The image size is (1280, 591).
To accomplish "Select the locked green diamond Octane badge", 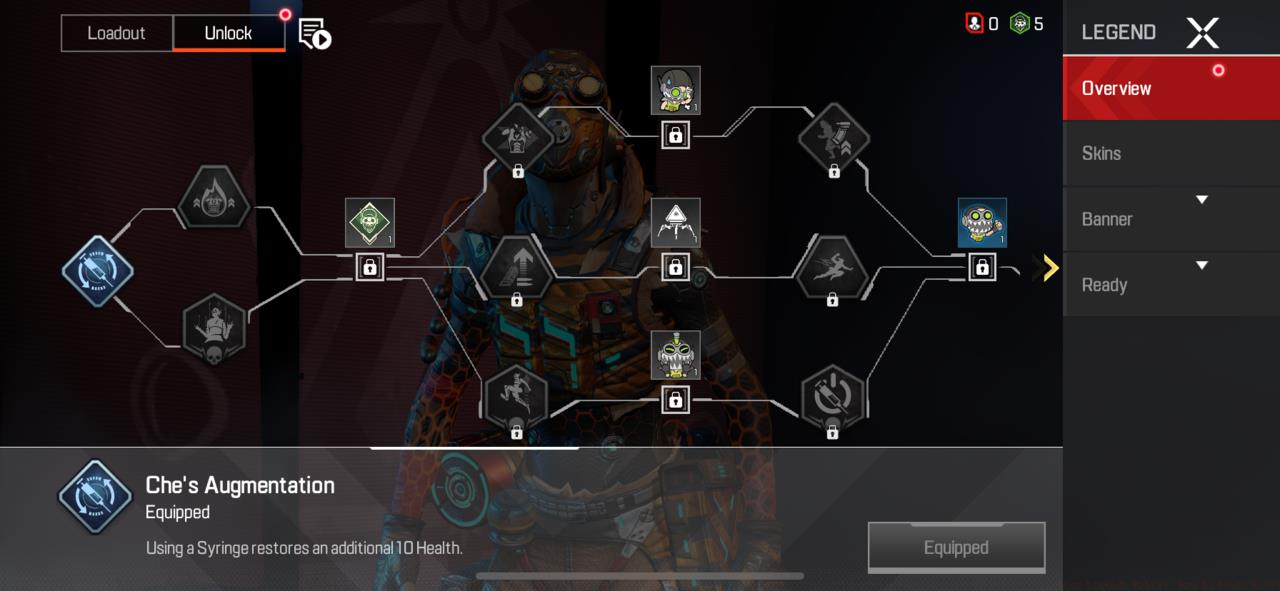I will 370,222.
